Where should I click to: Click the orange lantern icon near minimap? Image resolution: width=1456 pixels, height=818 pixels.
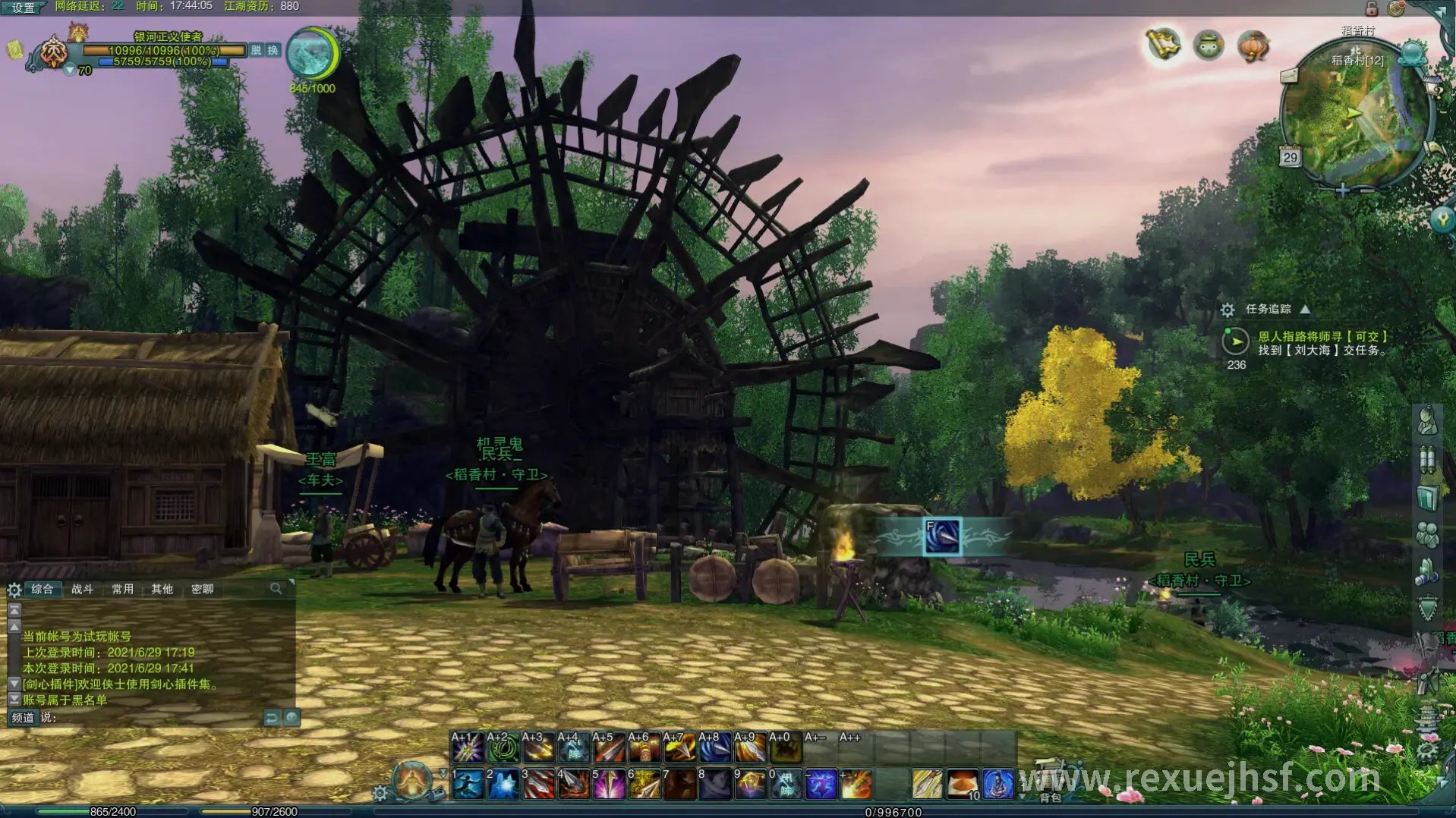point(1253,46)
